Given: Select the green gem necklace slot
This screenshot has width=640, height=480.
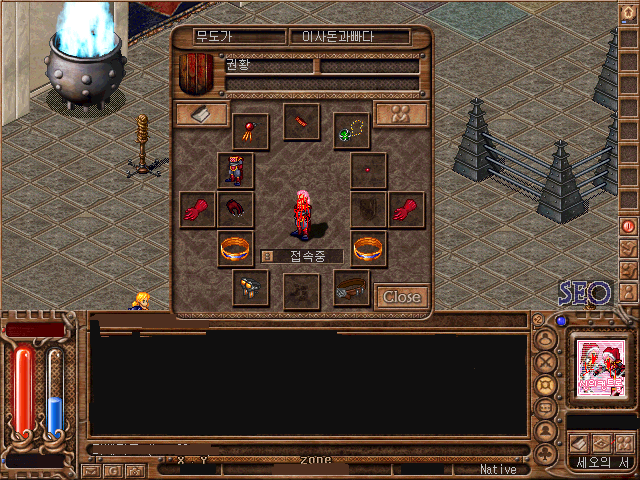Looking at the screenshot, I should (x=352, y=130).
